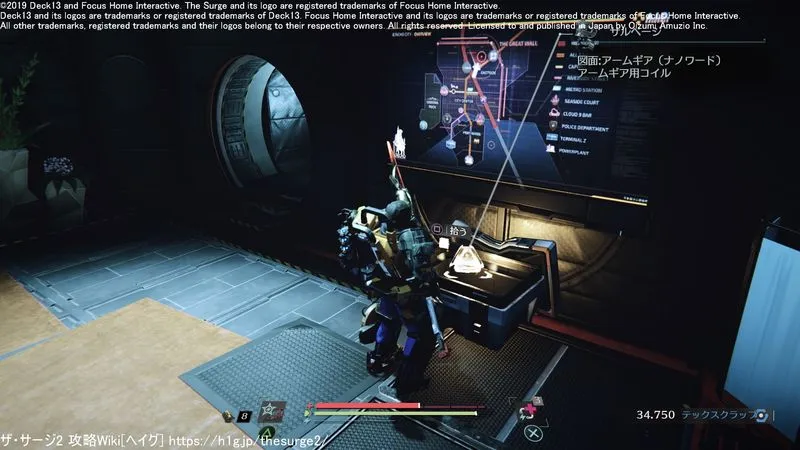Select the pink healing injectable icon

point(526,411)
